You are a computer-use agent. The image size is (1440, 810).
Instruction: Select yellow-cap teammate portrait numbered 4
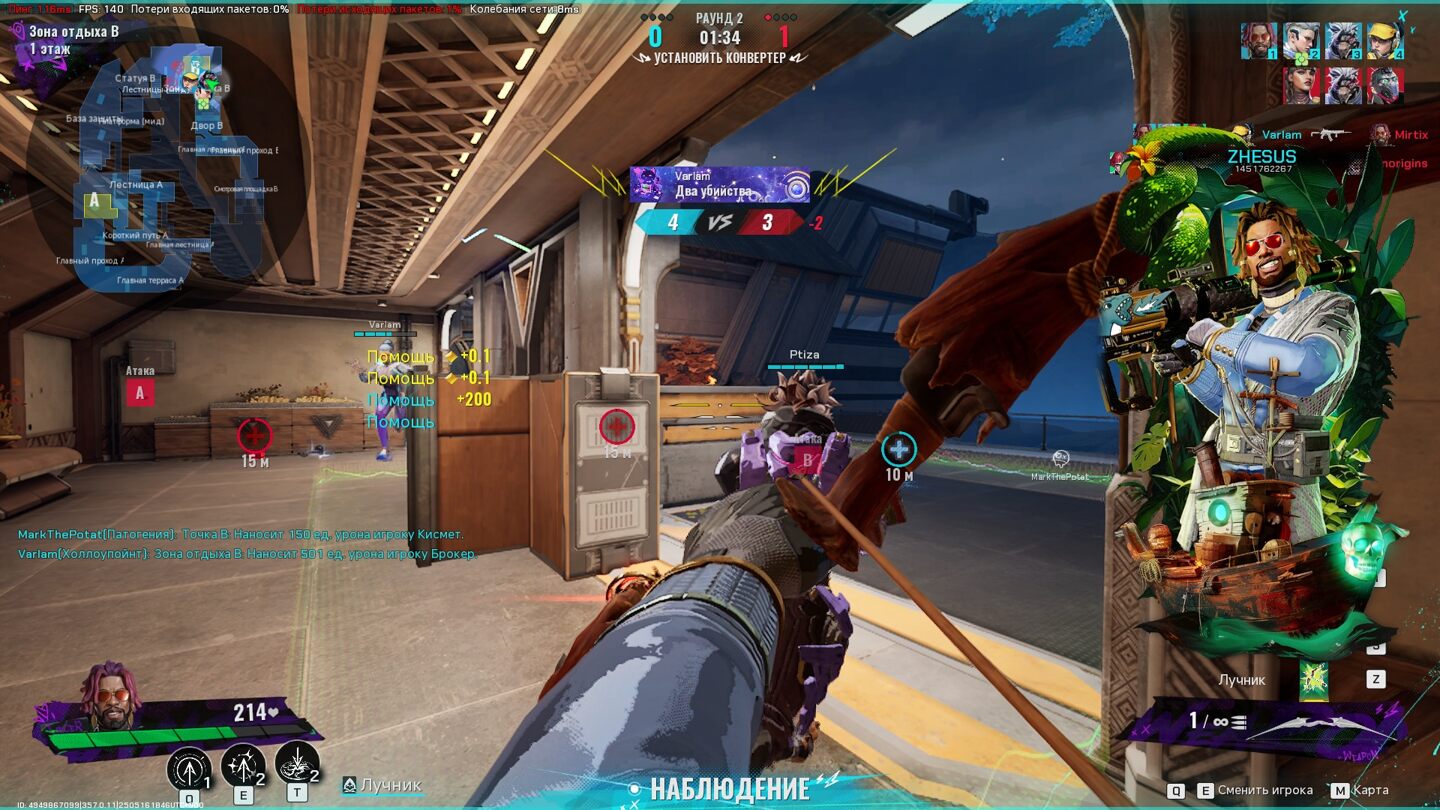[x=1385, y=41]
